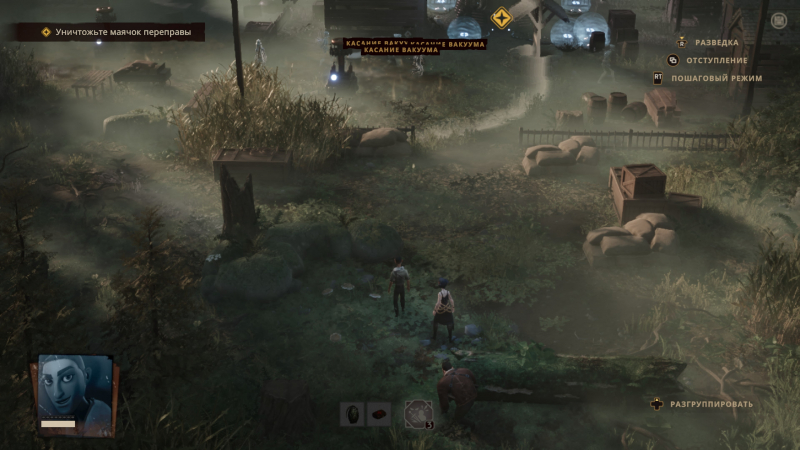The image size is (800, 450).
Task: Open the round save icon menu
Action: click(779, 19)
